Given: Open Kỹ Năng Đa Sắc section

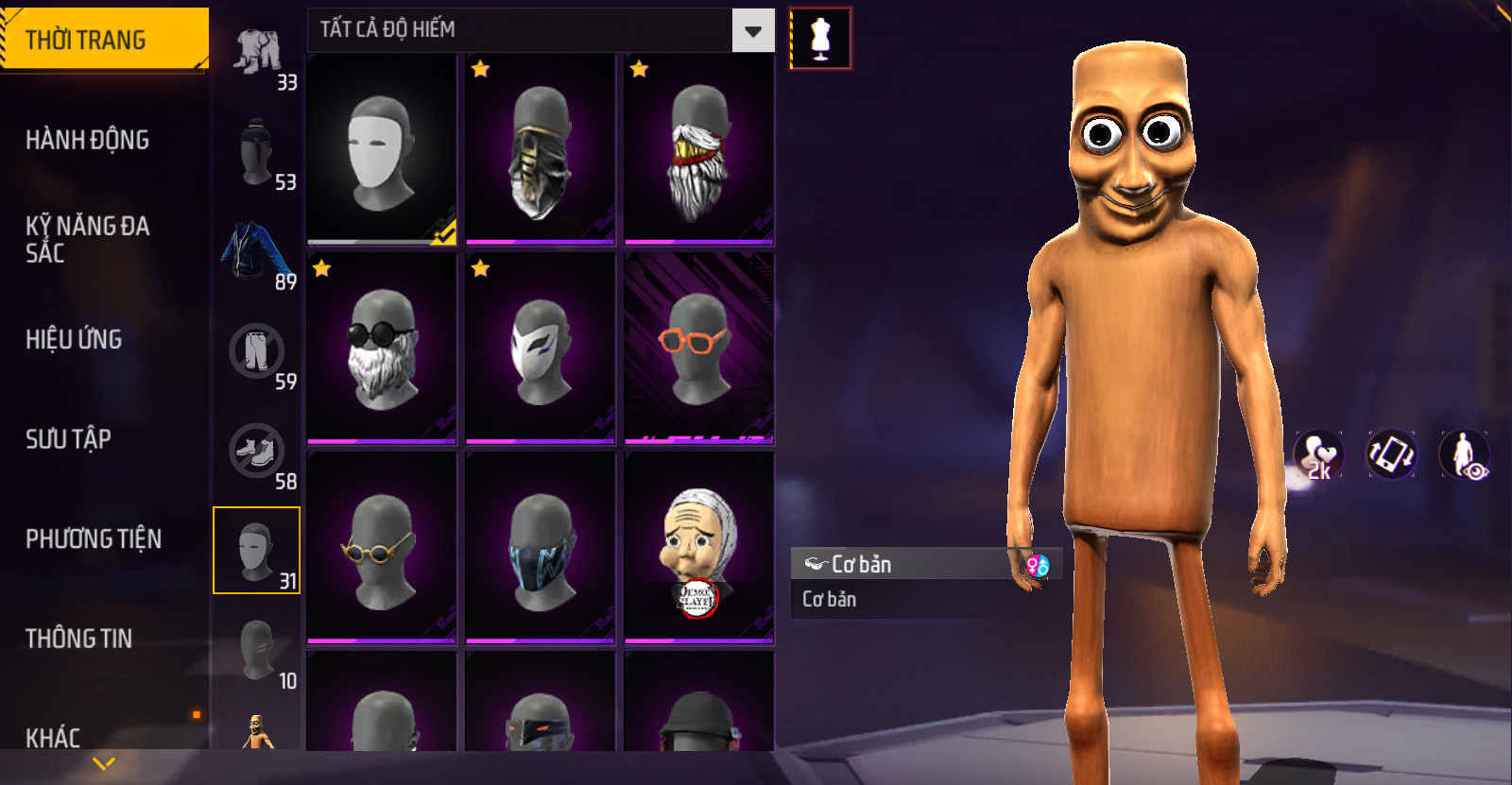Looking at the screenshot, I should click(x=87, y=239).
